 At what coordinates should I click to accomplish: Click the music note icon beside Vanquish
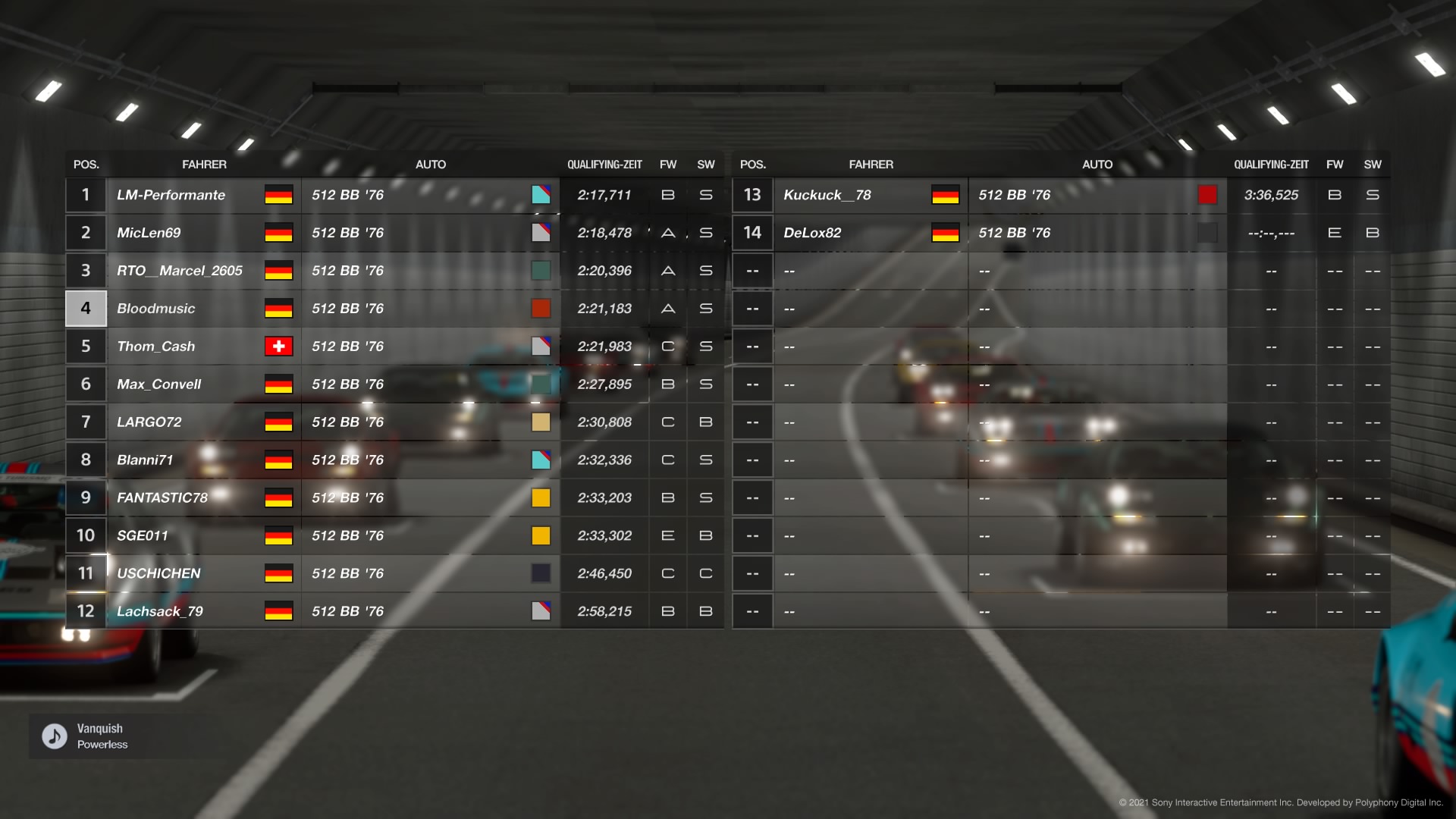52,735
